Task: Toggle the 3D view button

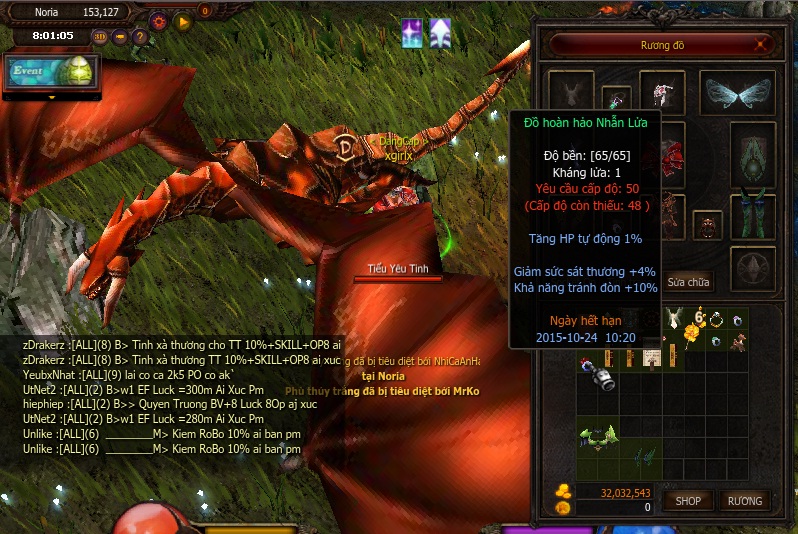Action: tap(100, 37)
